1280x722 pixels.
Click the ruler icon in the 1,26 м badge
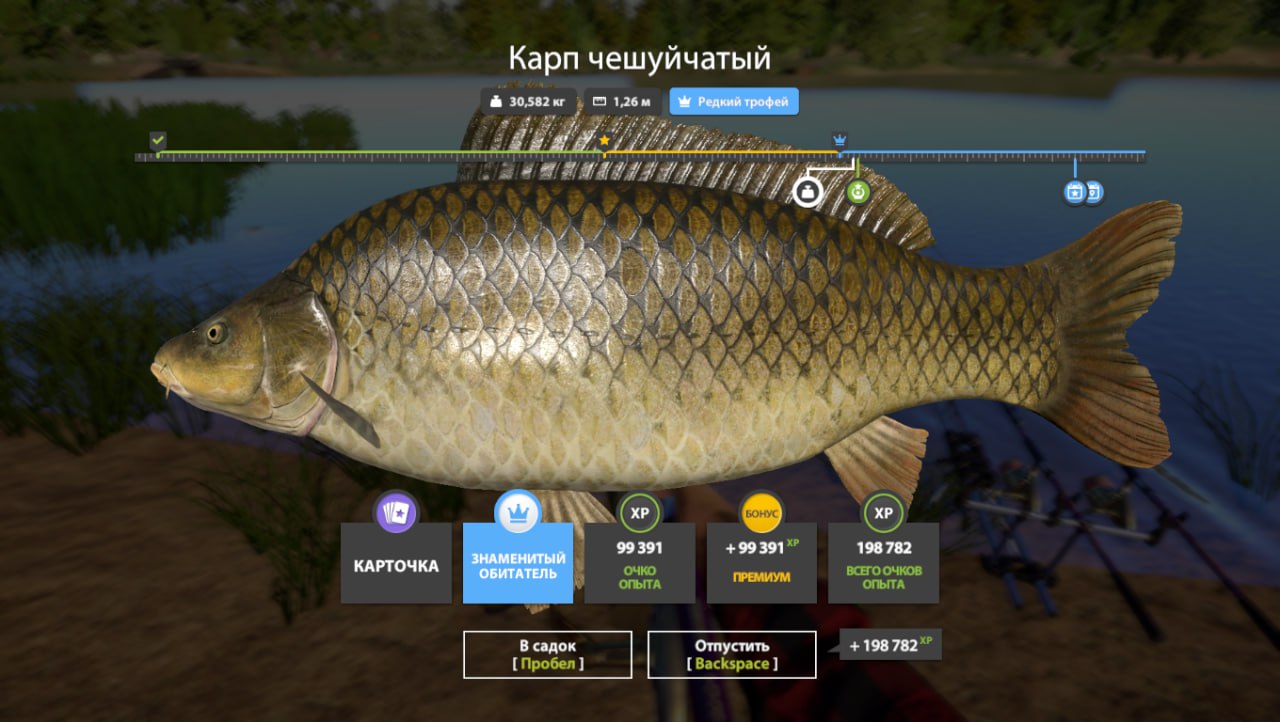tap(597, 101)
